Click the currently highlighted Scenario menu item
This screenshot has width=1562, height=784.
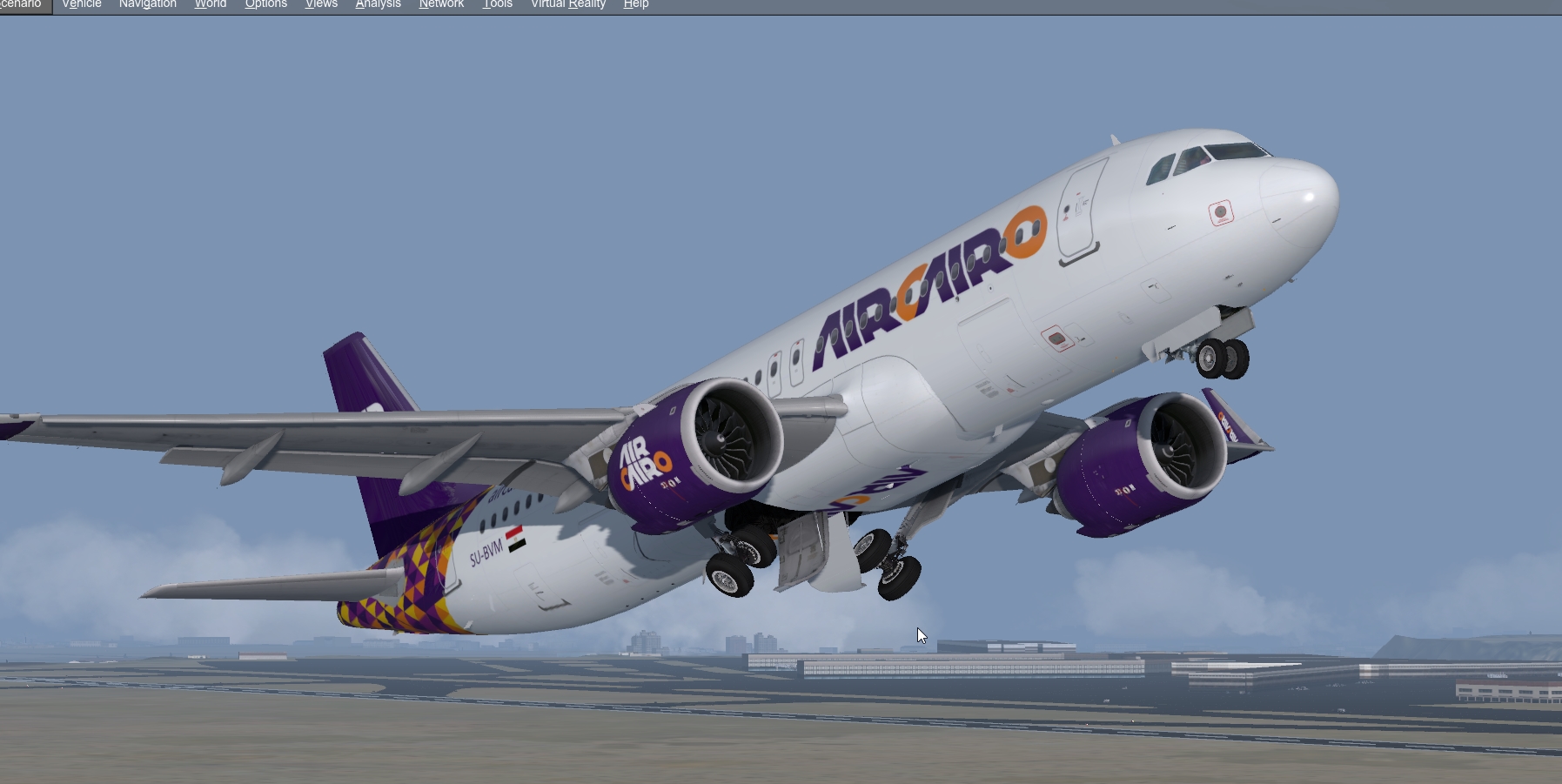[23, 4]
